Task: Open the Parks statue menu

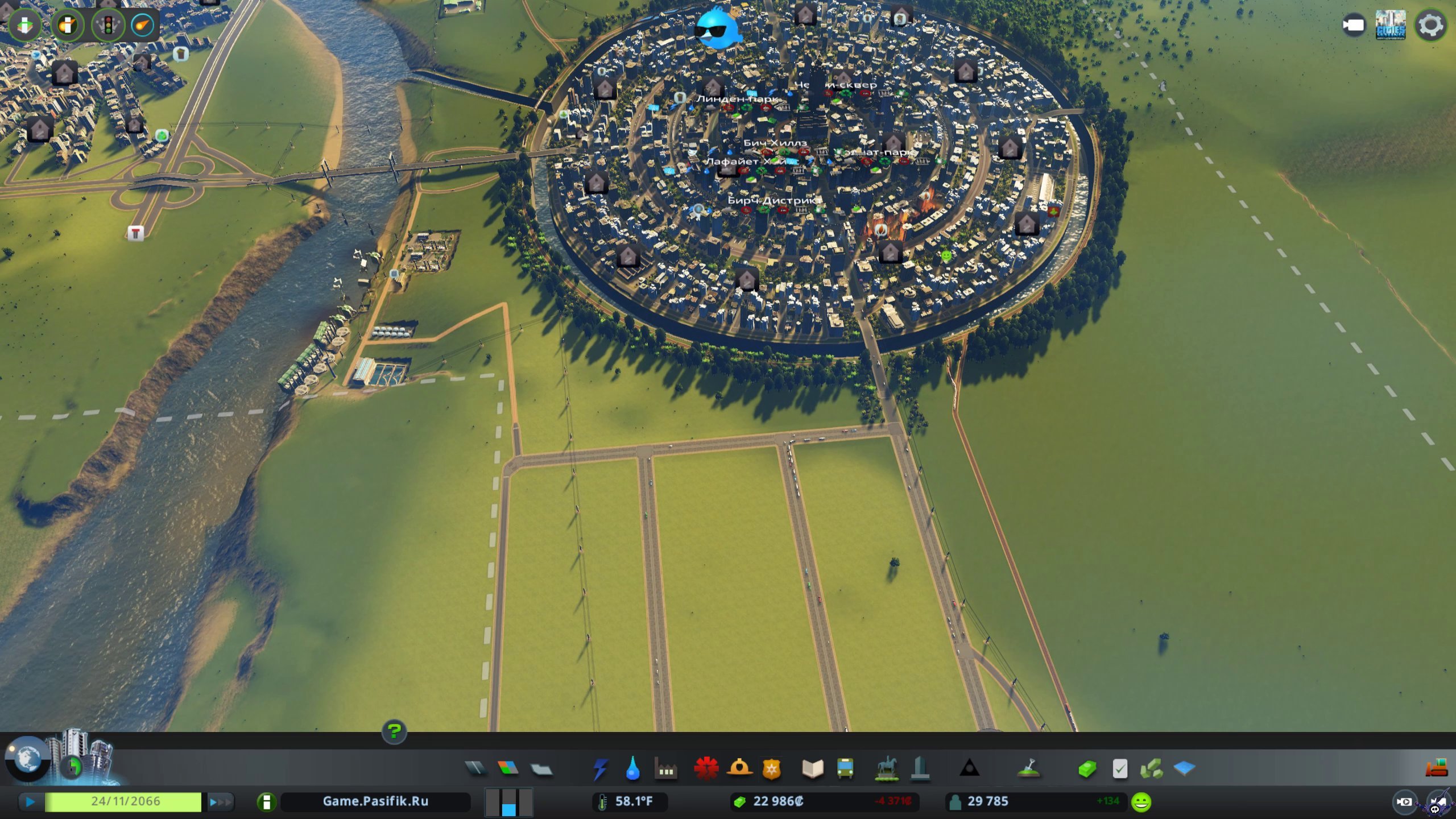Action: (887, 769)
